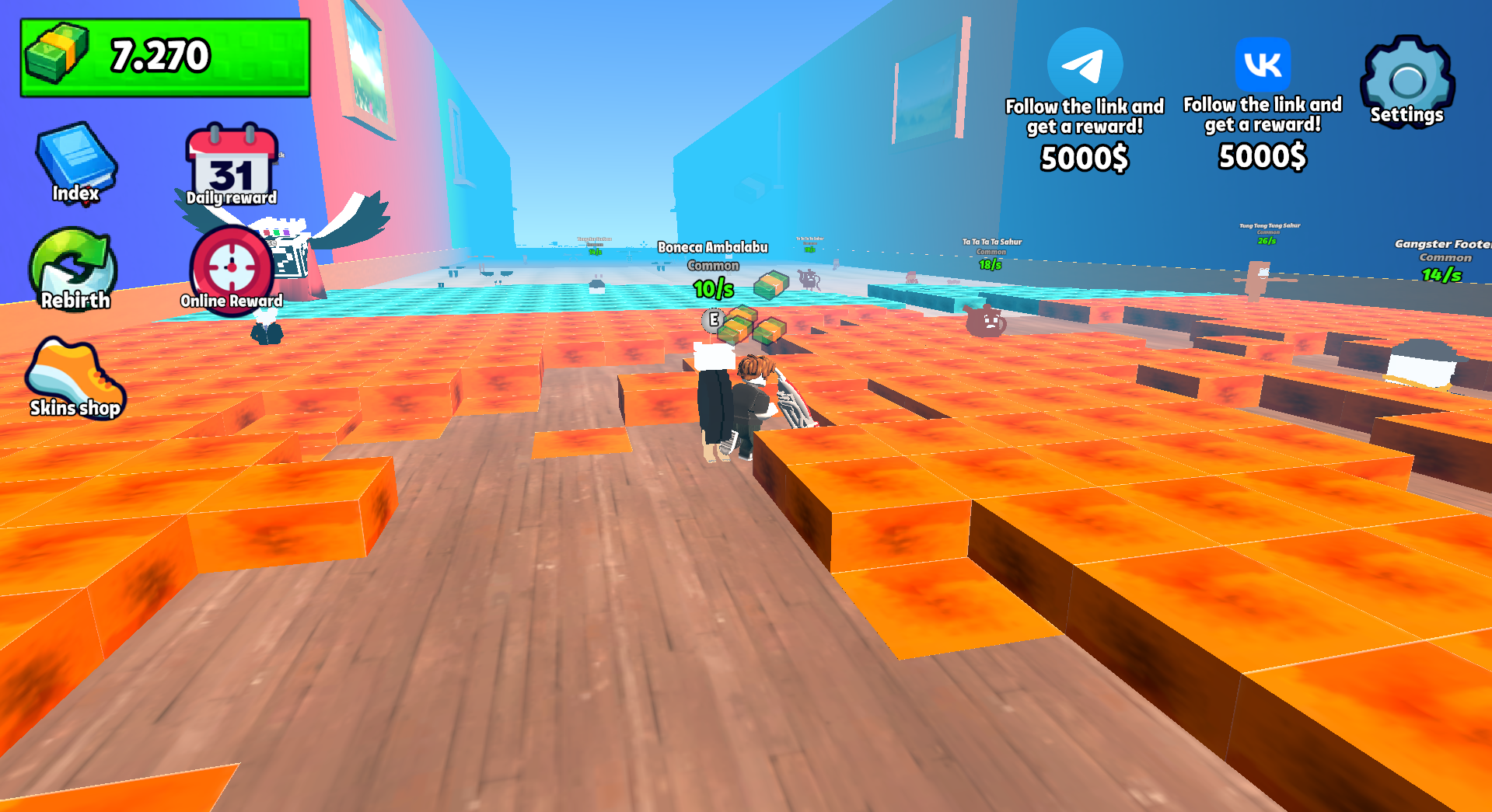Click the Ta Ta Ta Ta Sahur label
Image resolution: width=1492 pixels, height=812 pixels.
pos(991,242)
